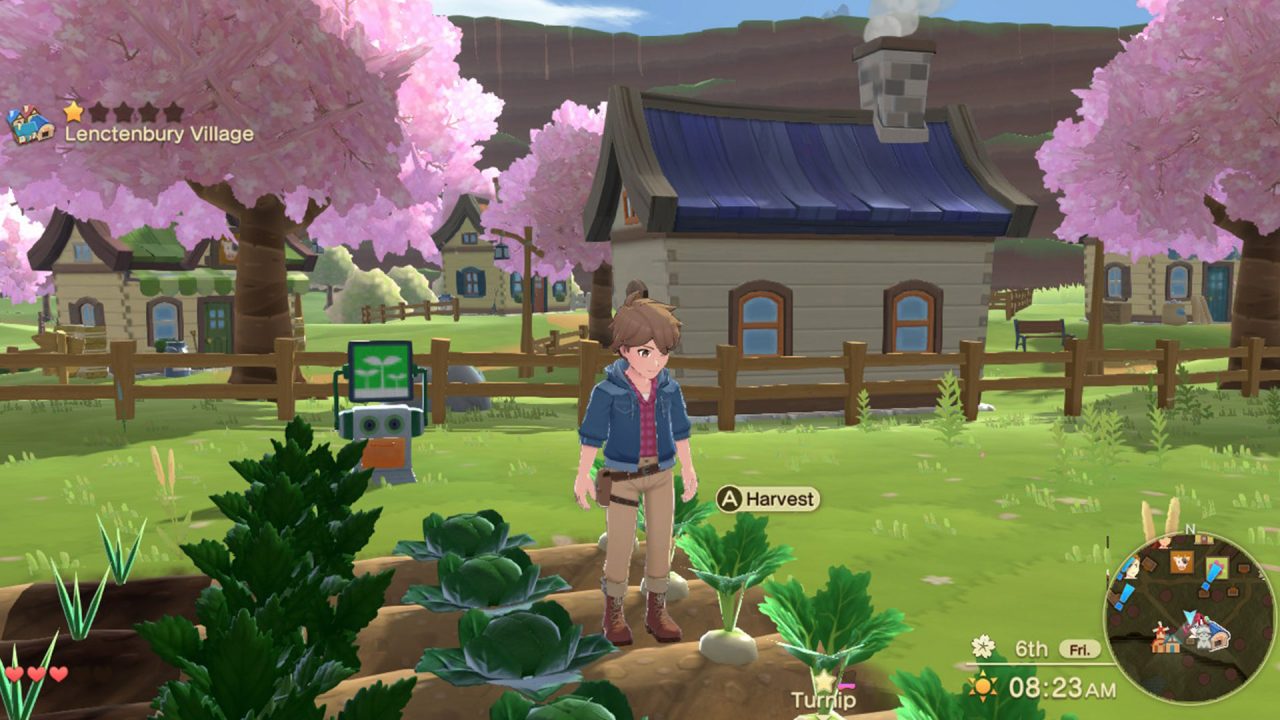Click the Lenctenbury Village house icon
The height and width of the screenshot is (720, 1280).
pos(30,123)
